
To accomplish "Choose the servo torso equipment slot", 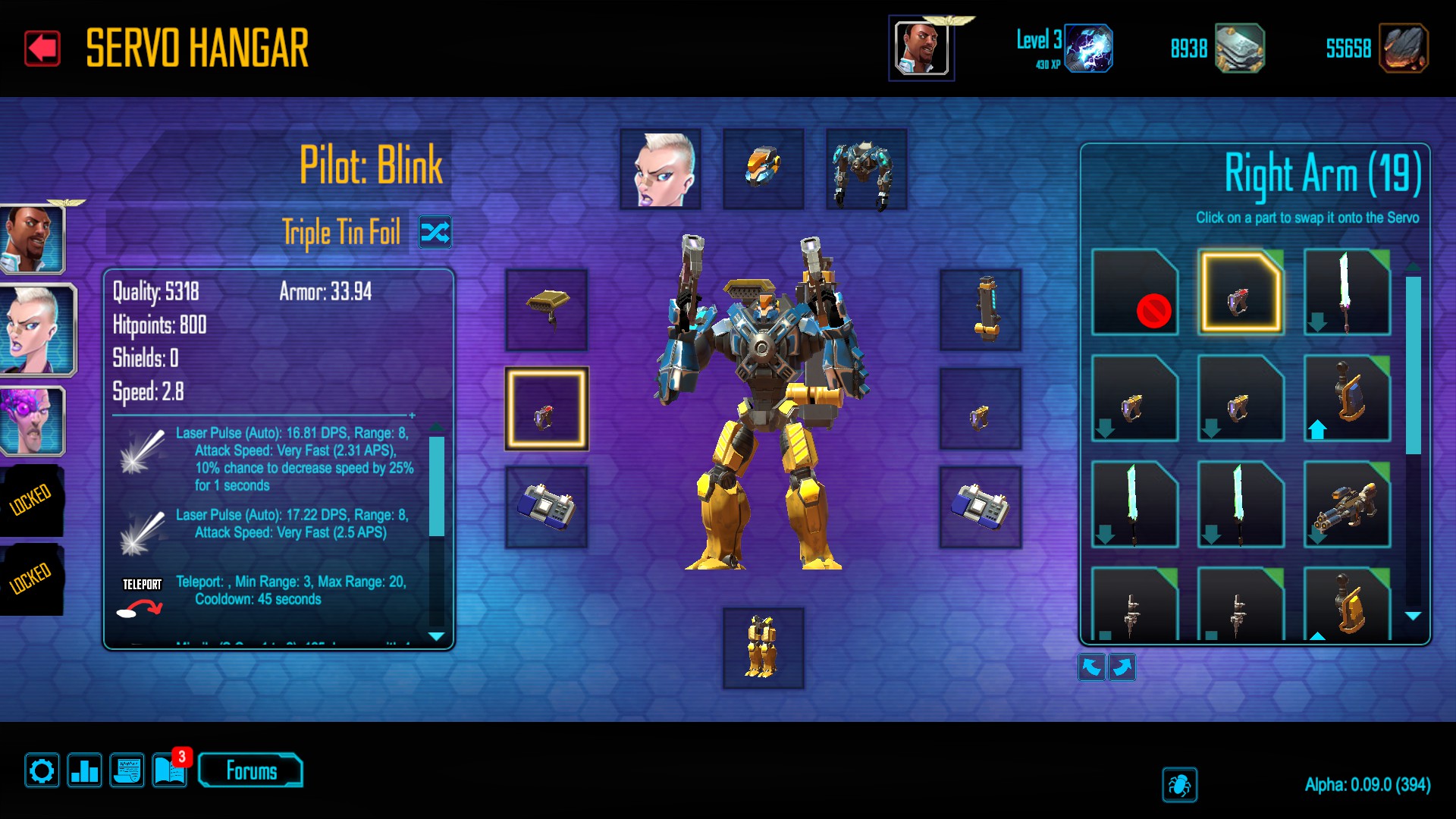I will tap(866, 168).
